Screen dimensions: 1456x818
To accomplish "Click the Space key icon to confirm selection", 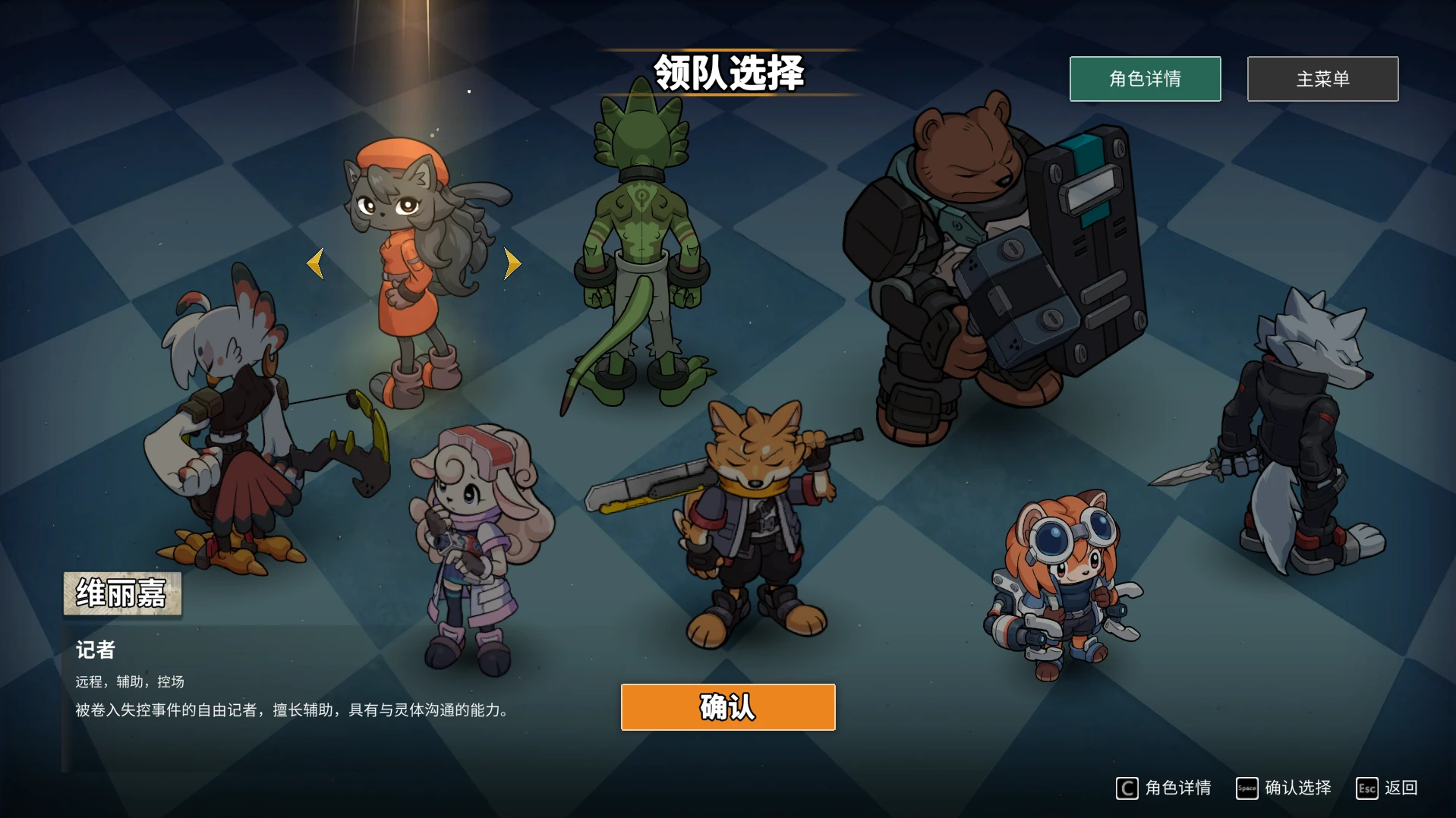I will (x=1249, y=788).
